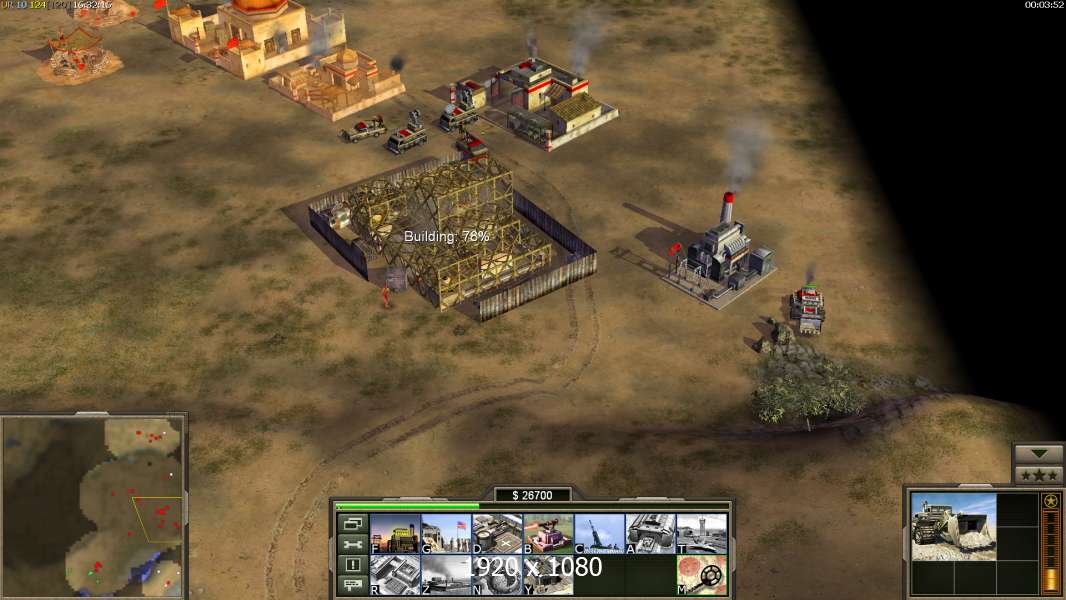The height and width of the screenshot is (600, 1066).
Task: Open the three-star general's powers button
Action: (x=1038, y=474)
